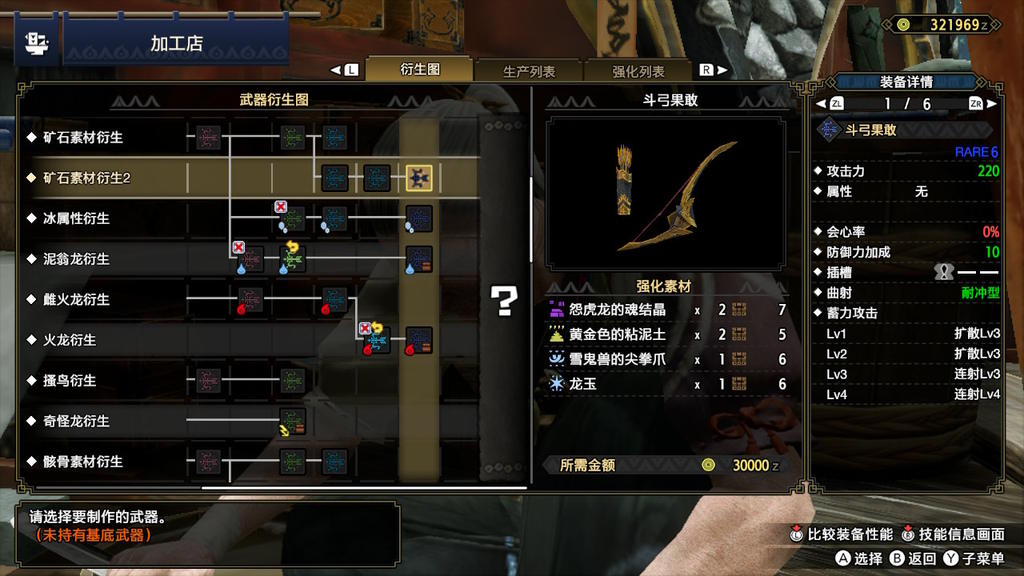Click the question mark unknown weapon column
1024x576 pixels.
pos(506,300)
